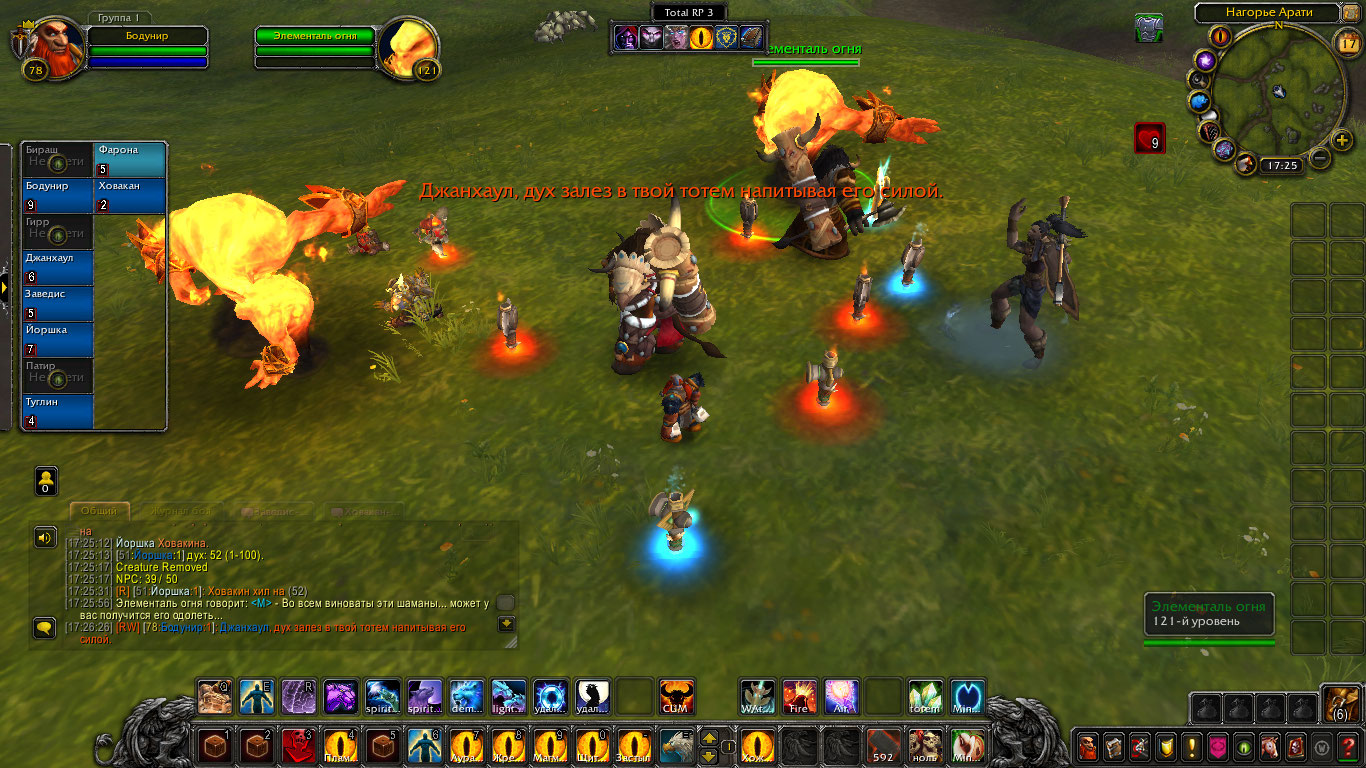The height and width of the screenshot is (768, 1366).
Task: Use the eagle head action bar ability
Action: pyautogui.click(x=677, y=746)
